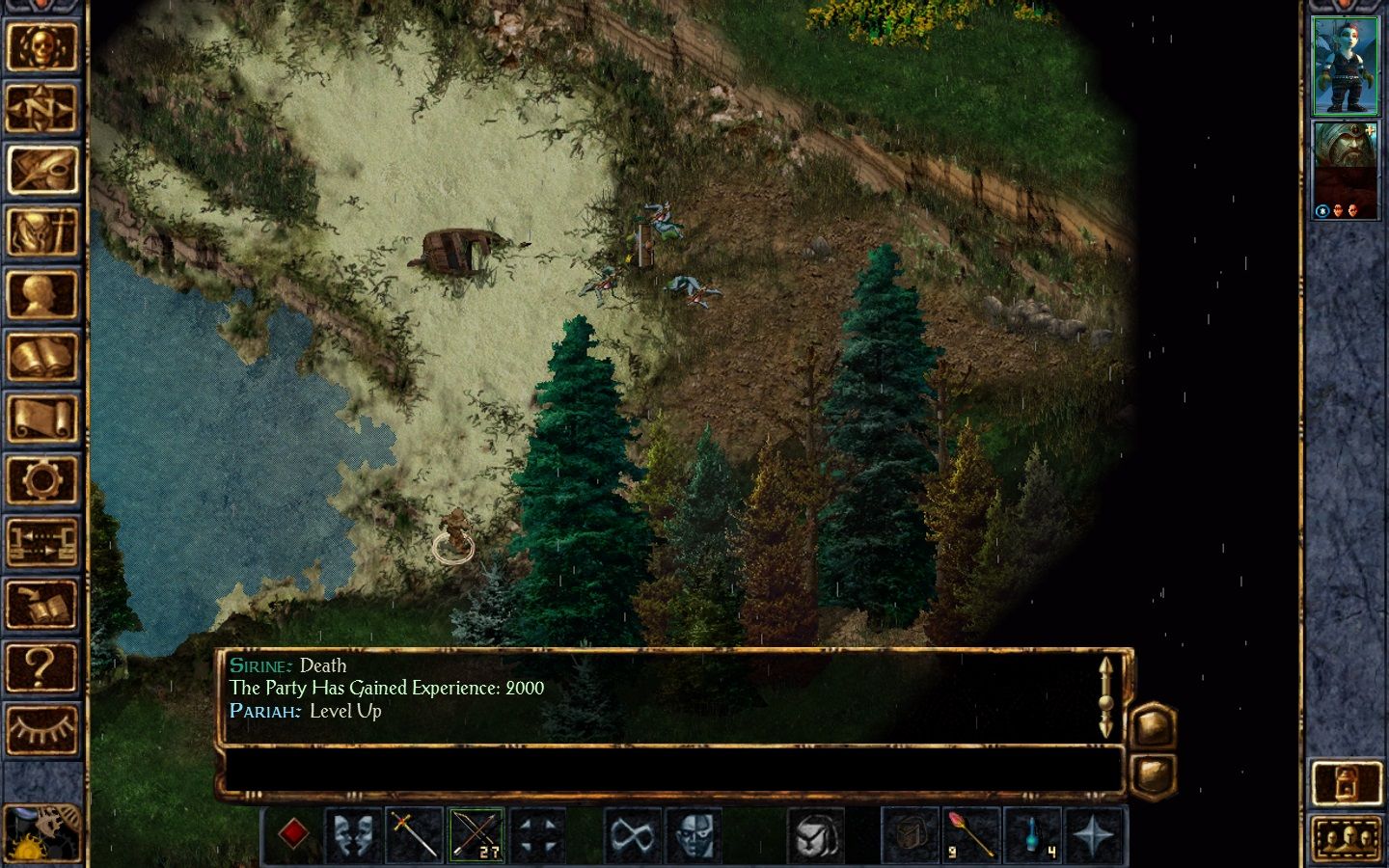Toggle the party AI lantern button
Screen dimensions: 1389x868
(x=1346, y=783)
